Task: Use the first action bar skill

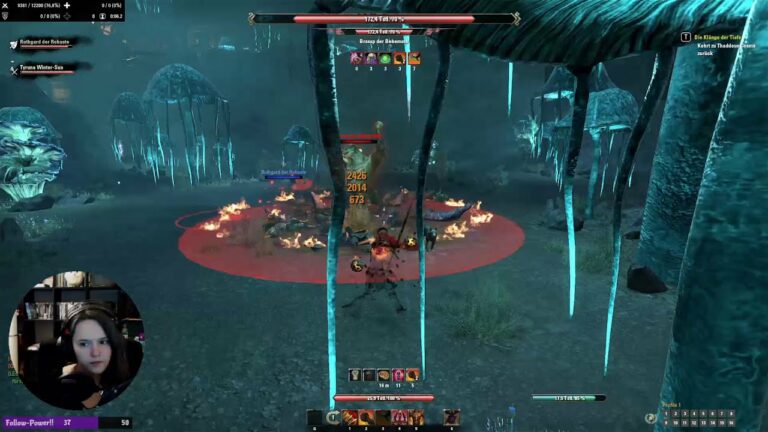Action: tap(350, 417)
